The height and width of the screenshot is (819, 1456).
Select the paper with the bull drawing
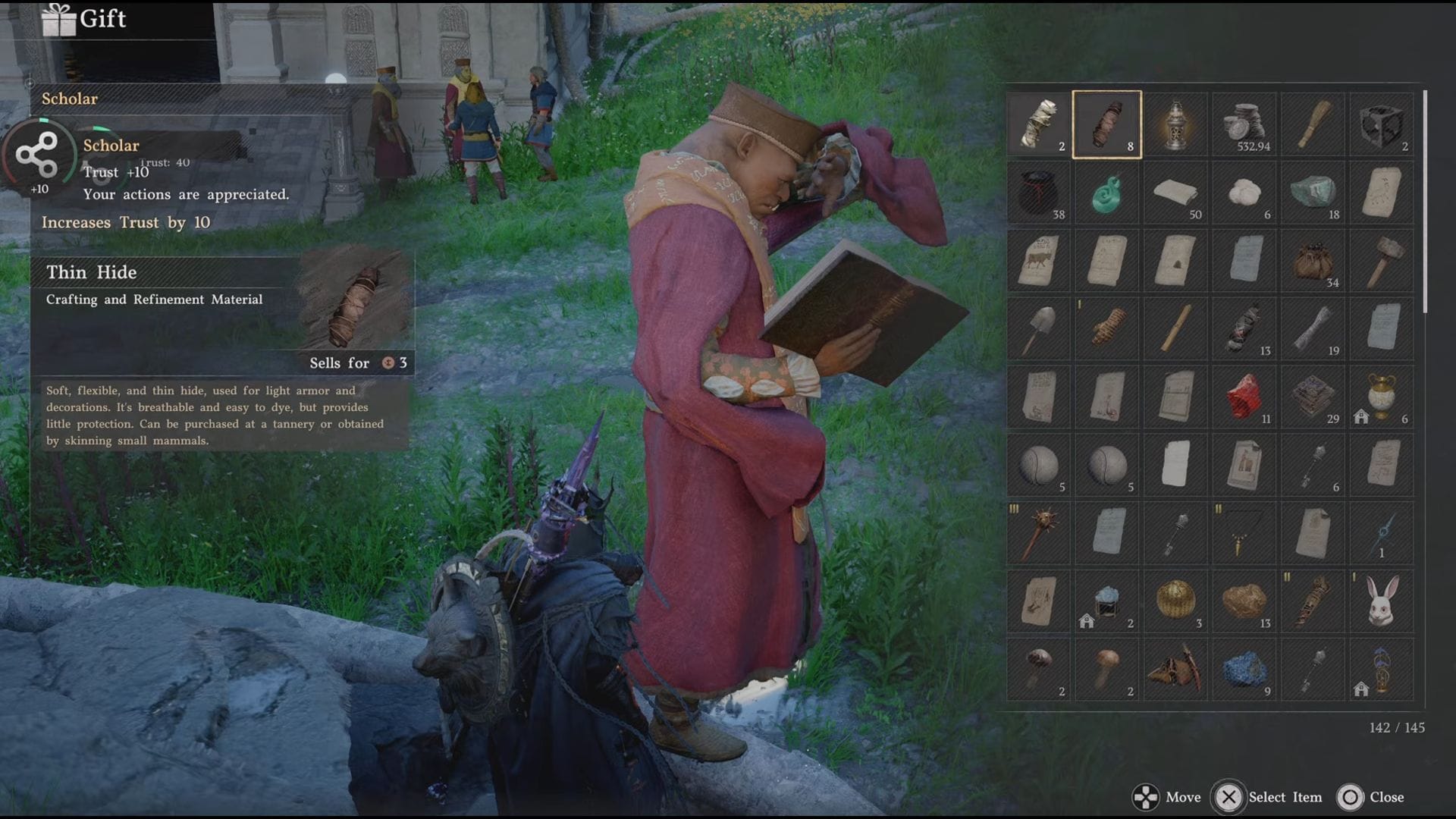[x=1038, y=261]
